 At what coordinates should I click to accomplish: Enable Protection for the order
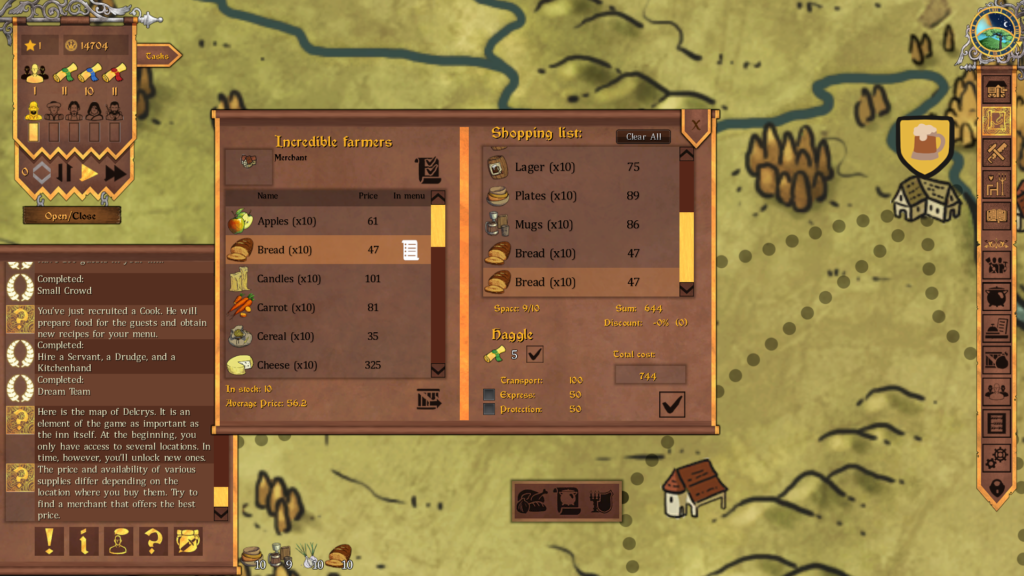click(x=489, y=410)
